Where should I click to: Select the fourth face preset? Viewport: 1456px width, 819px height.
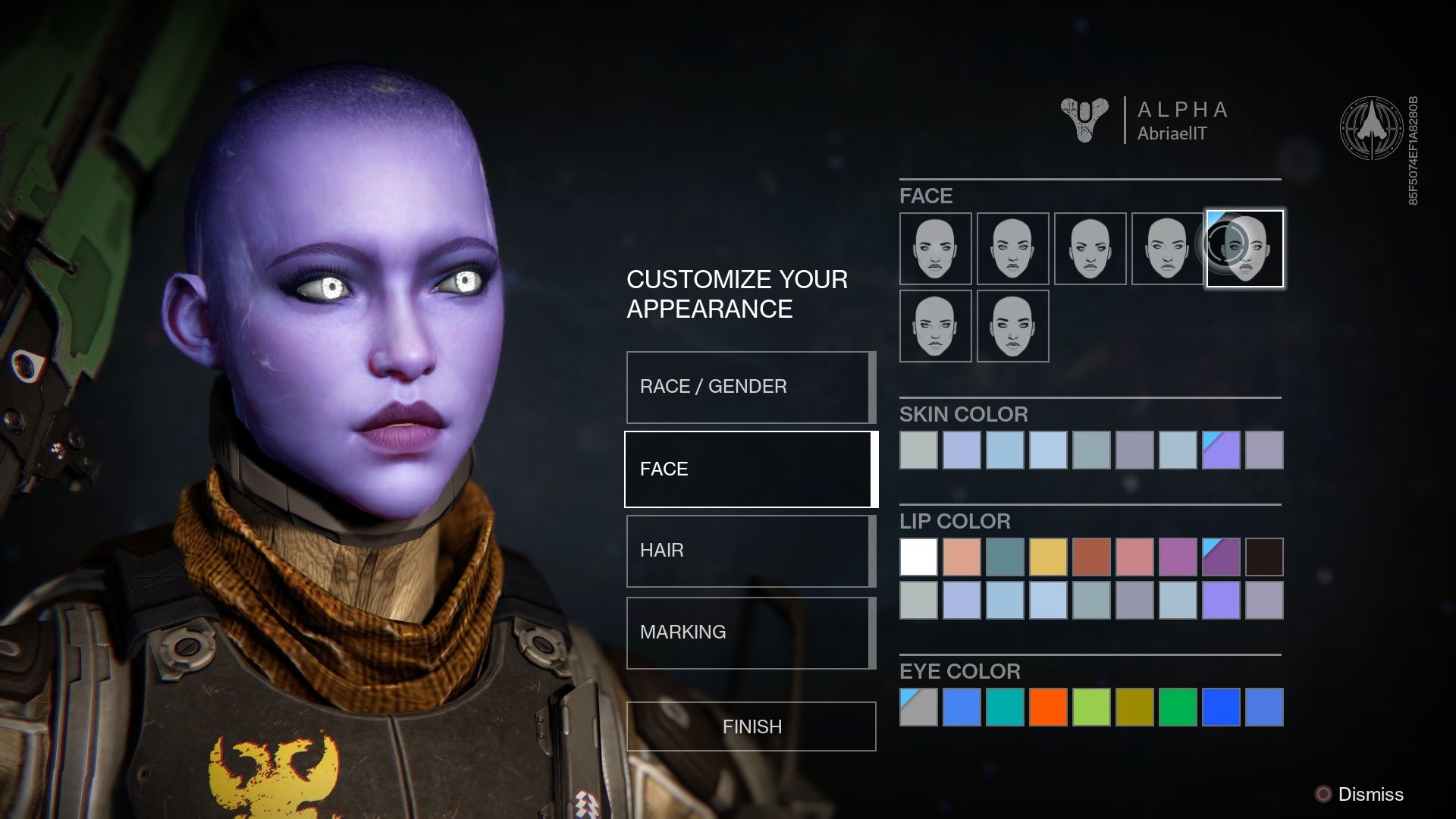point(1167,249)
